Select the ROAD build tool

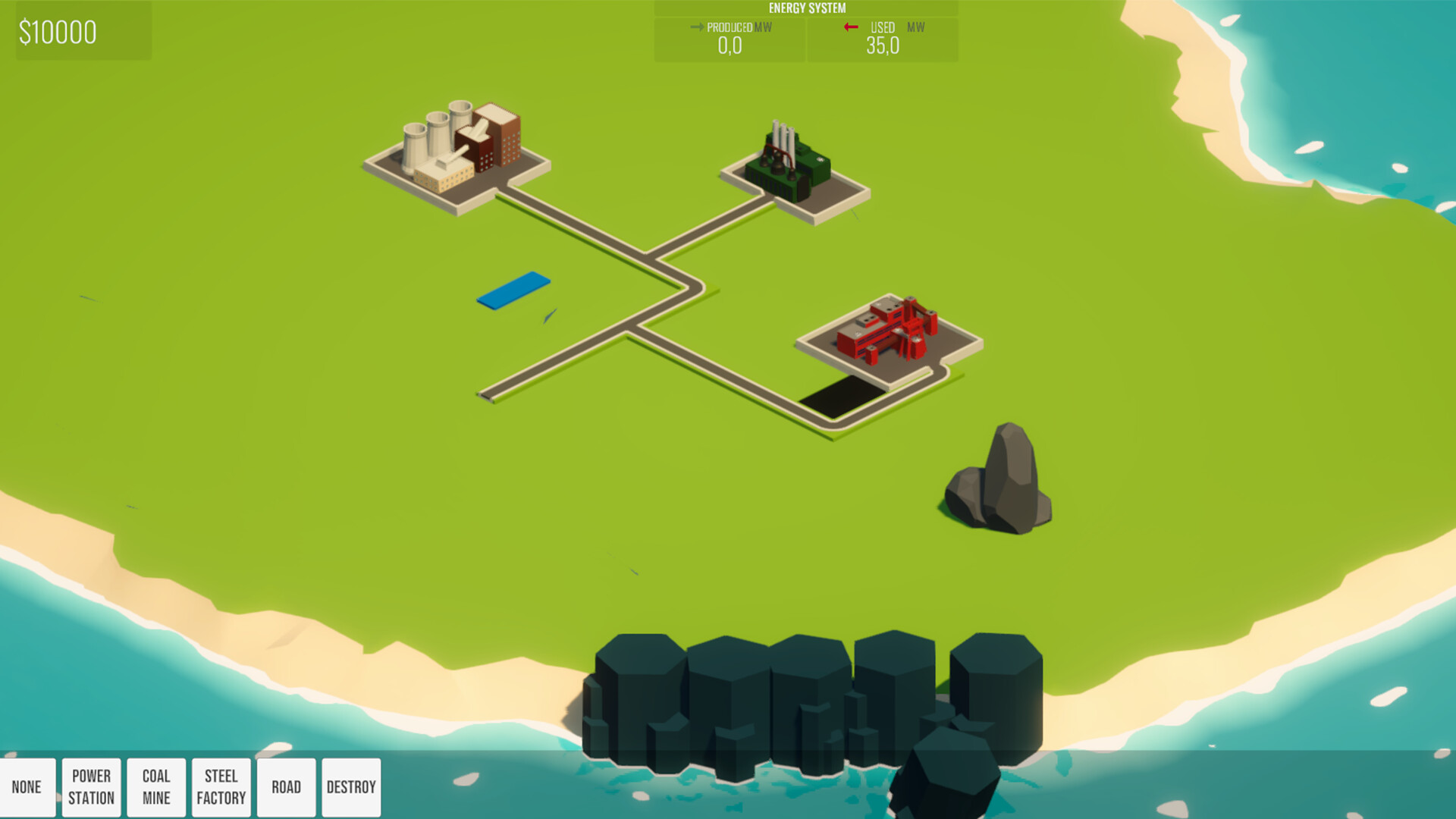287,786
